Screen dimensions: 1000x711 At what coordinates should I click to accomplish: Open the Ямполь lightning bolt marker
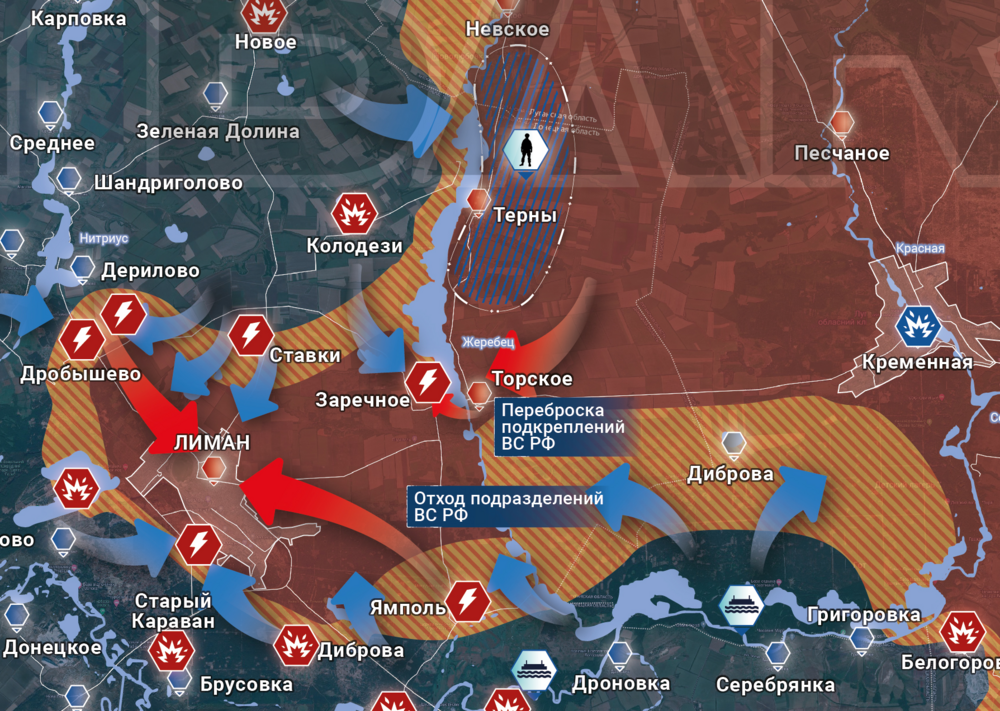(x=467, y=600)
